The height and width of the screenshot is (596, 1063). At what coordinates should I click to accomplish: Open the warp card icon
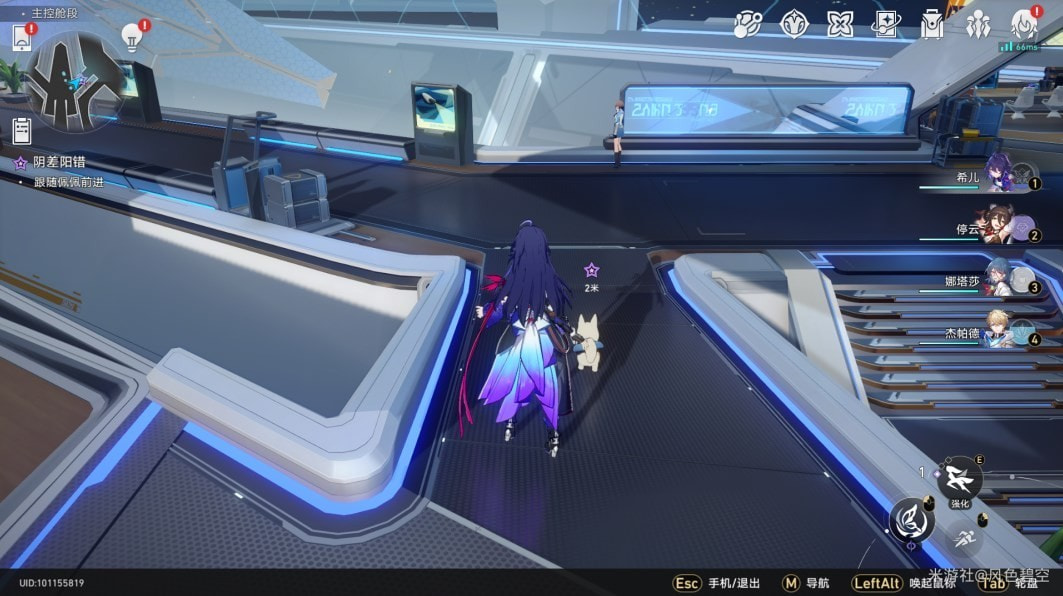pos(886,24)
